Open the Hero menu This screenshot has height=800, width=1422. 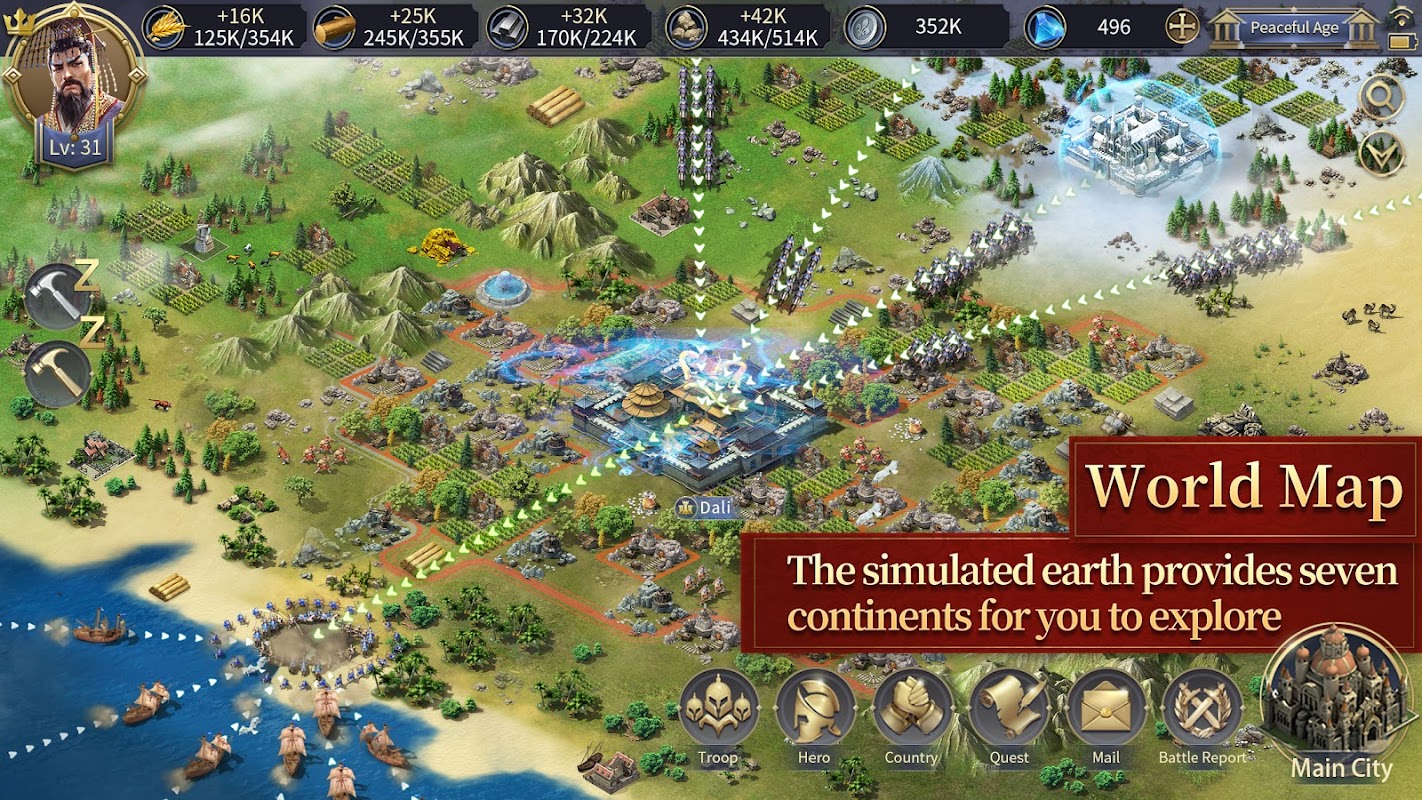814,712
